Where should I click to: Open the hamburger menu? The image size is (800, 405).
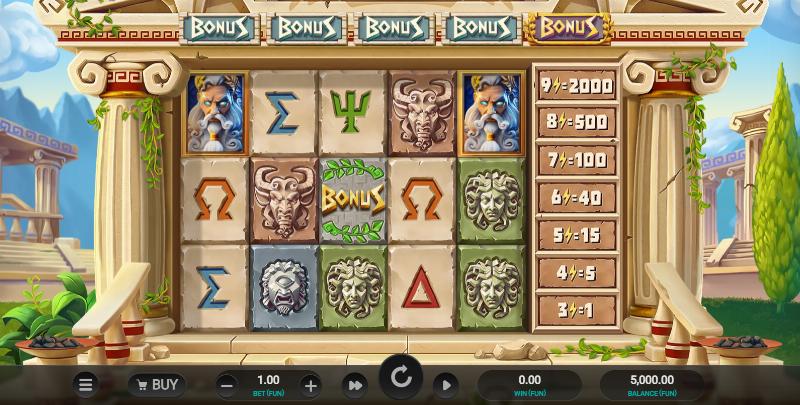coord(87,384)
